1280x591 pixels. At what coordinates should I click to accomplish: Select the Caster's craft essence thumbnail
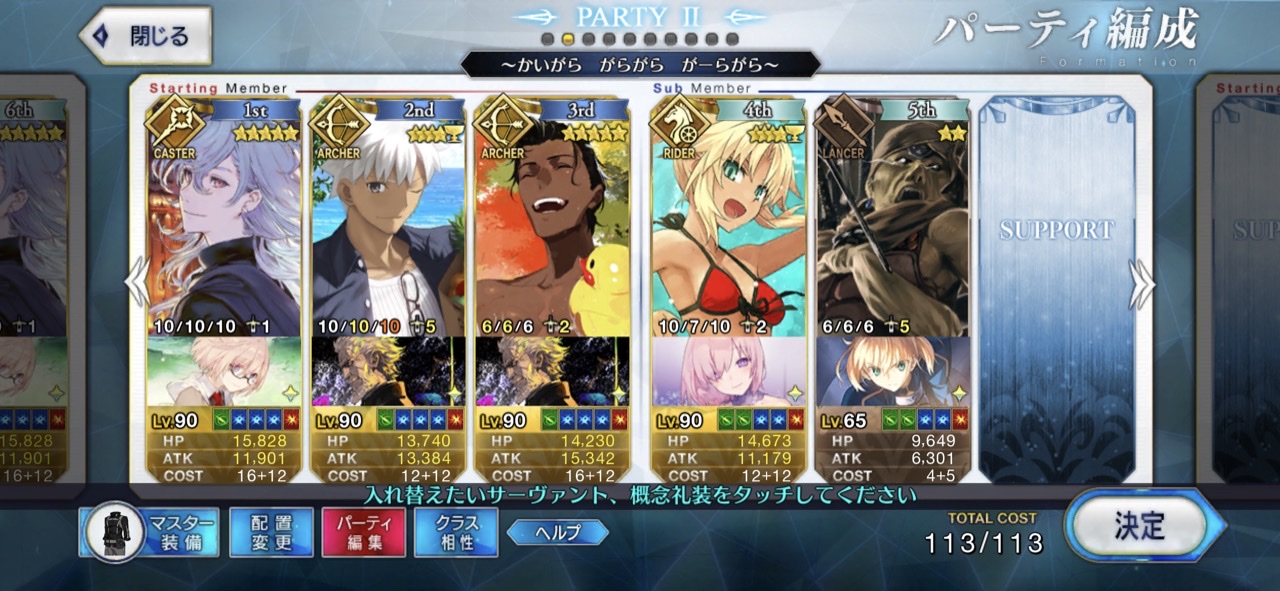[x=224, y=371]
